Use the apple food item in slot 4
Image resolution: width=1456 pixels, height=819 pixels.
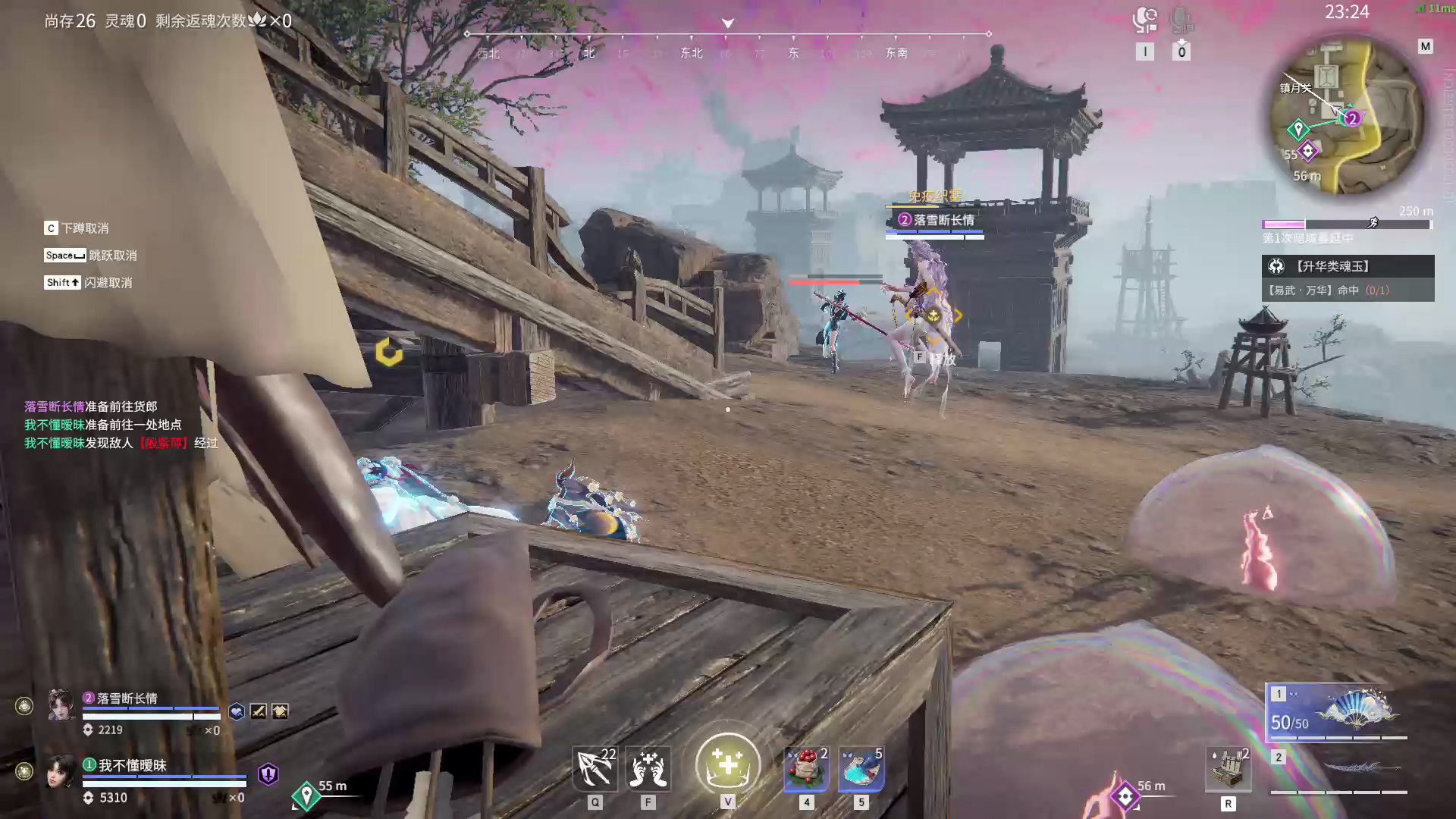(x=805, y=768)
